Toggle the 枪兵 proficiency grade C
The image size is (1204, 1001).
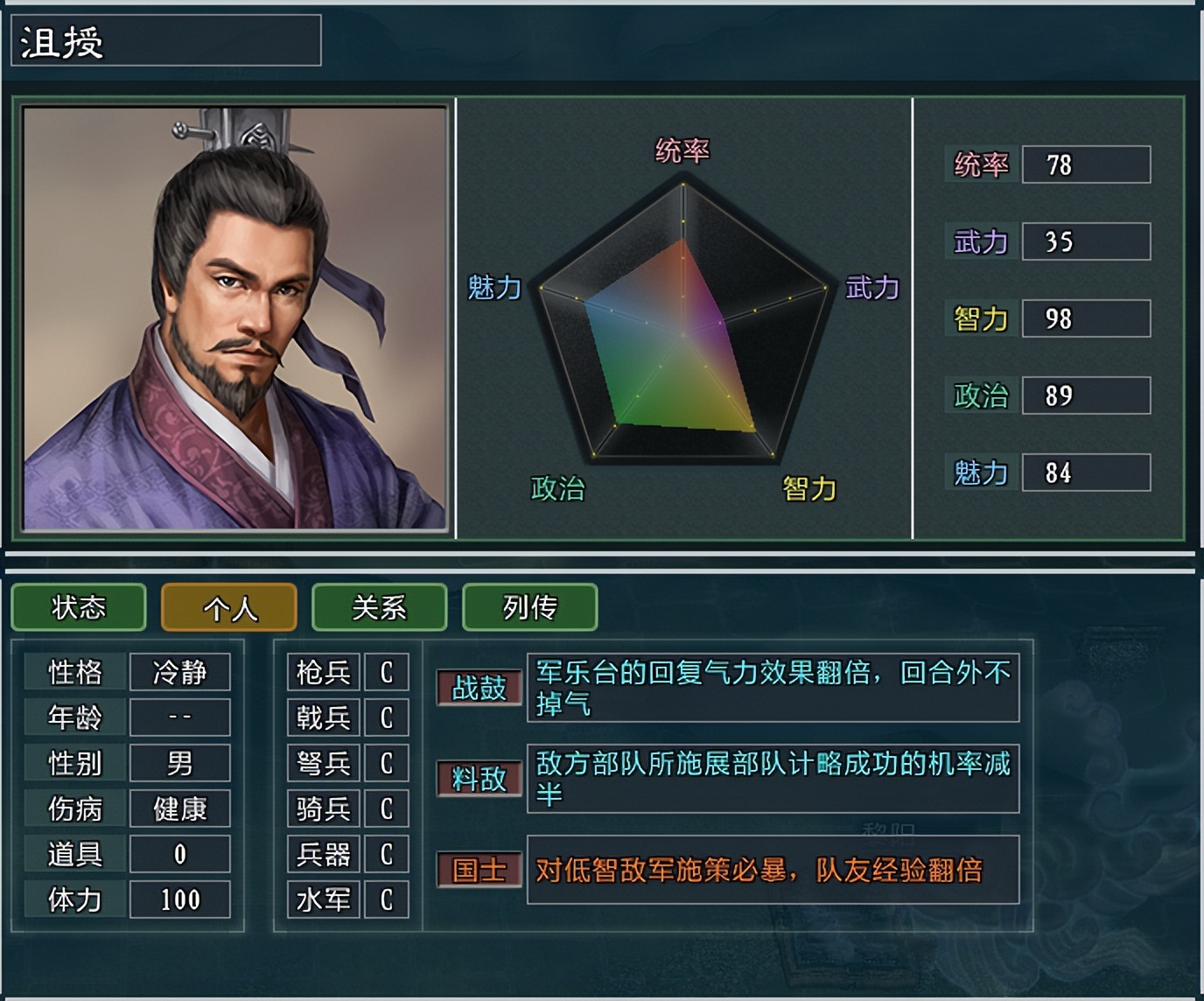pyautogui.click(x=388, y=671)
